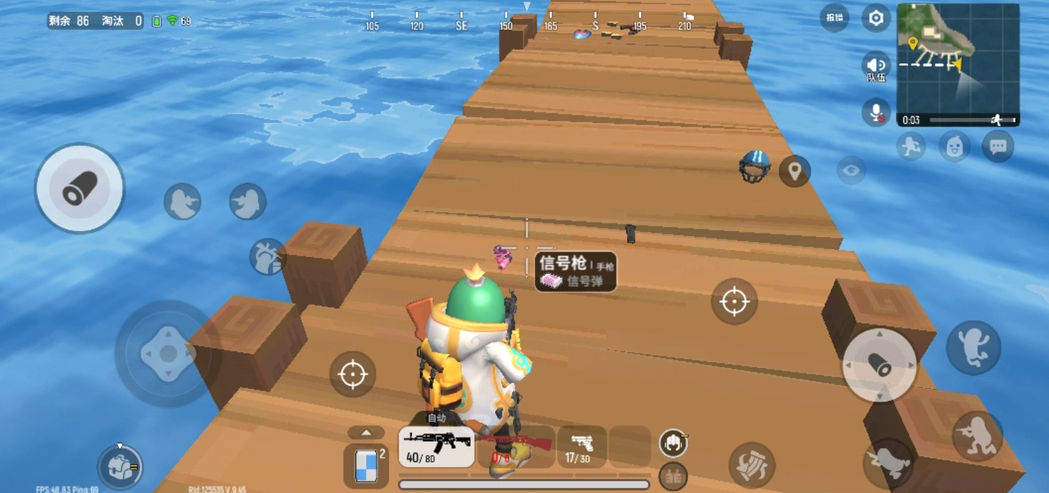This screenshot has width=1049, height=493.
Task: Select the assault rifle weapon slot
Action: click(437, 446)
